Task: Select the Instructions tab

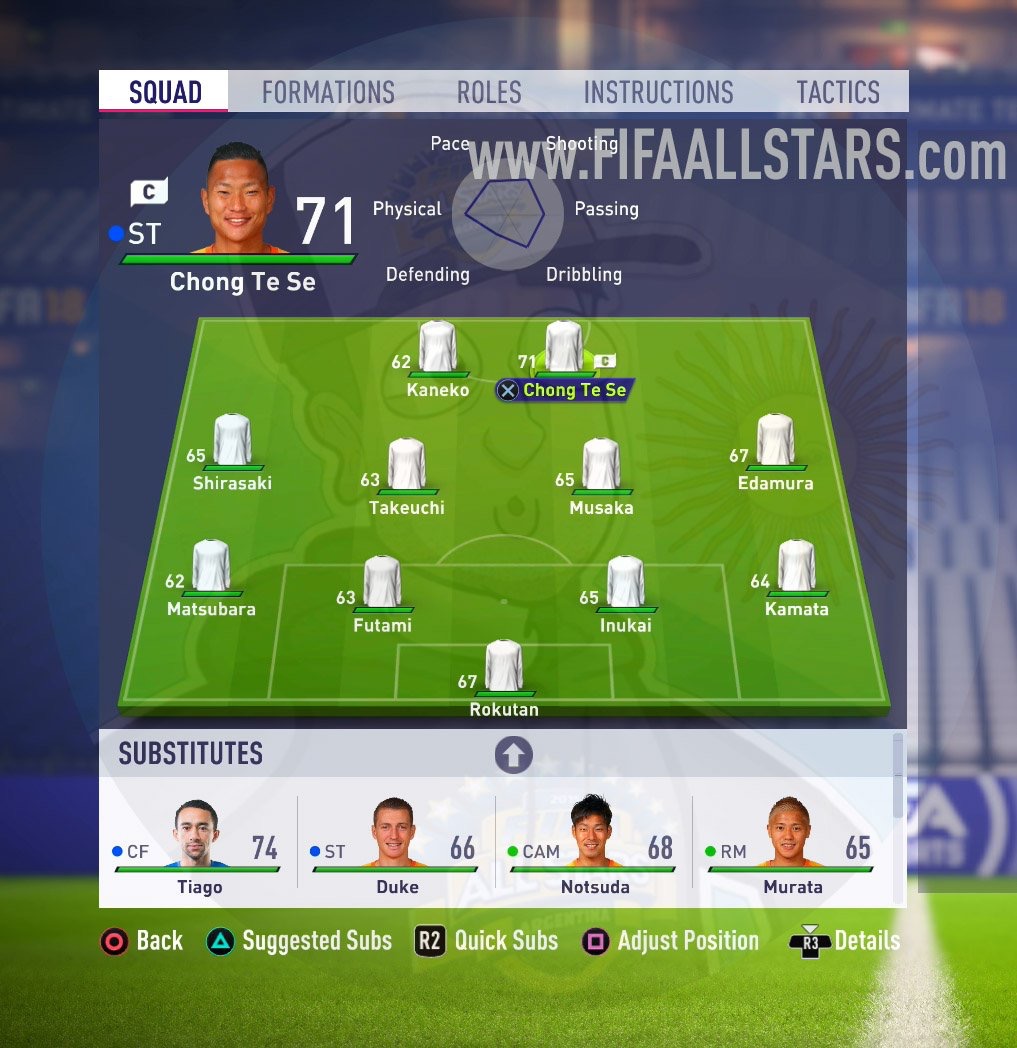Action: [658, 92]
